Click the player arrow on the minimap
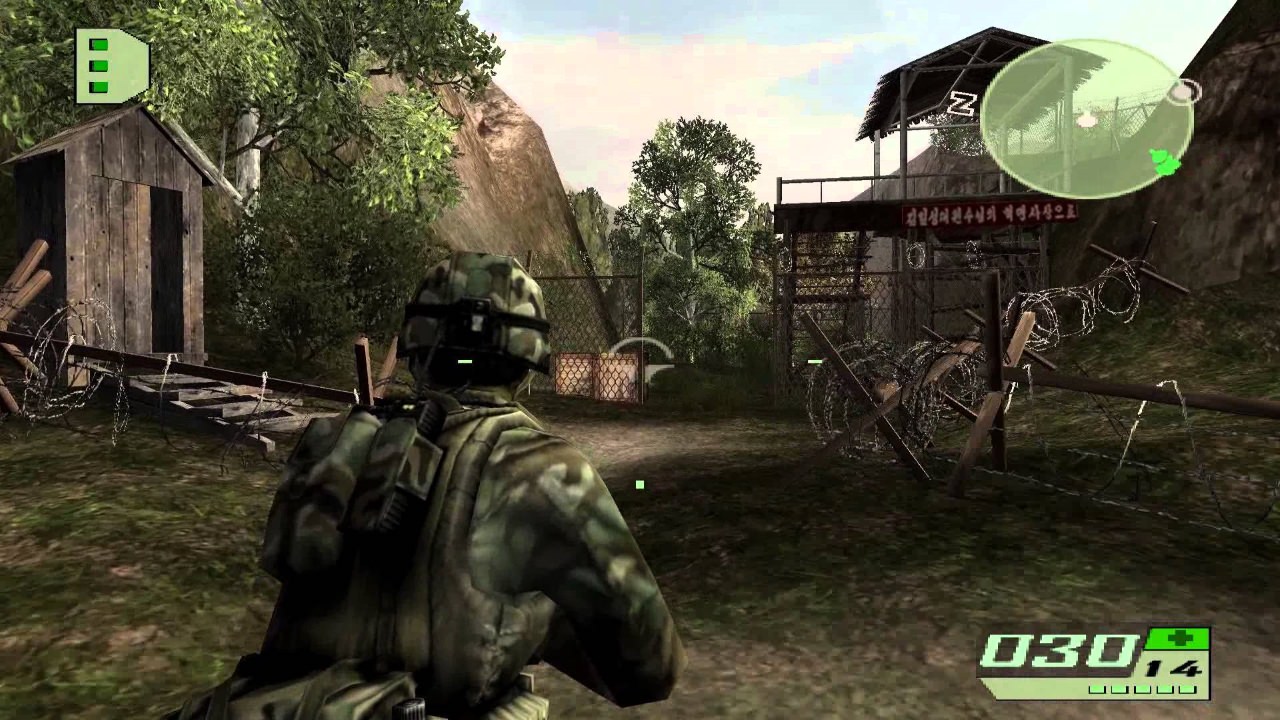 pyautogui.click(x=1163, y=160)
